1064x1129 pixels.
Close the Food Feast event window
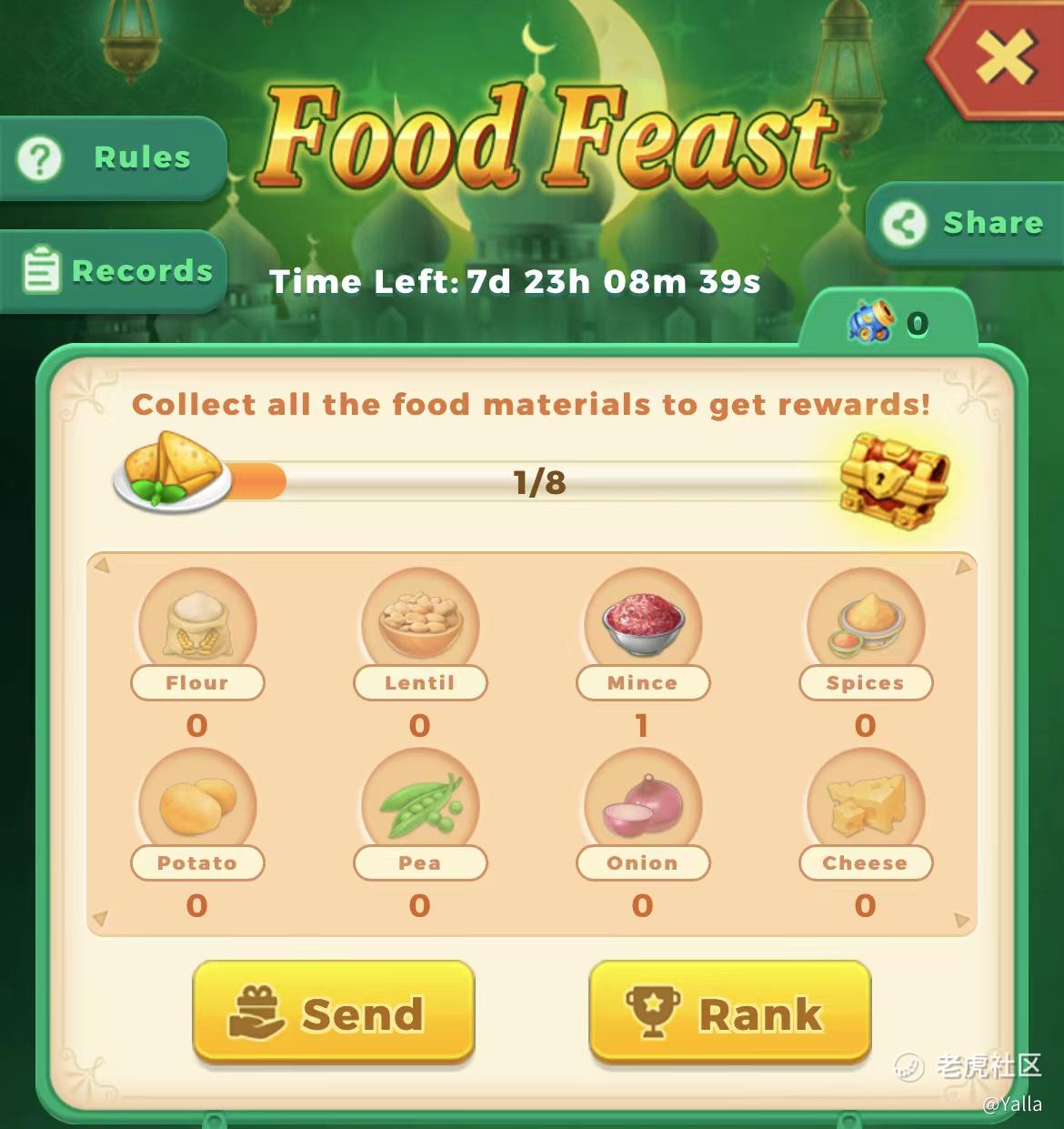(1005, 58)
